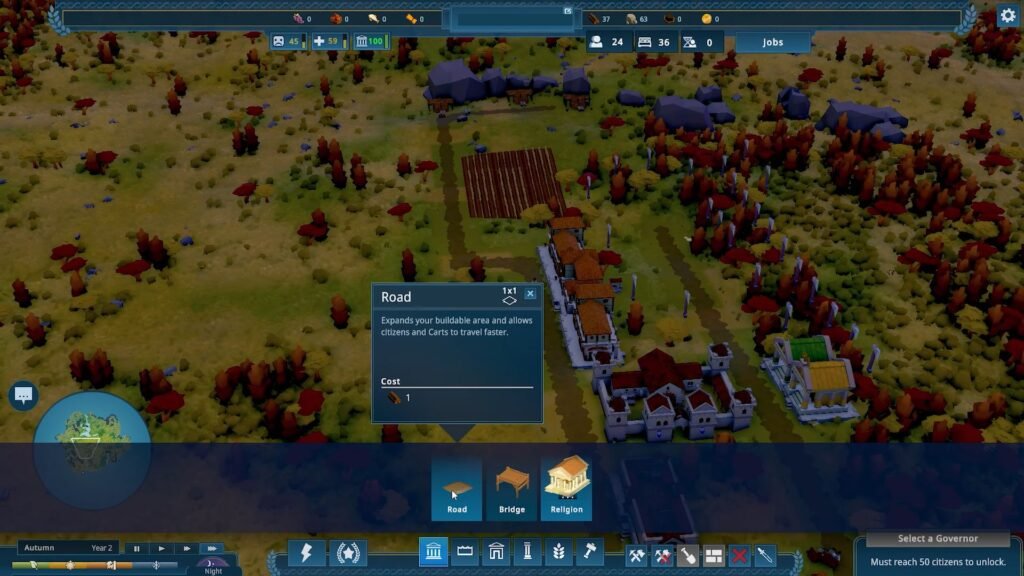Choose the single pillar category tab
This screenshot has height=576, width=1024.
coord(527,553)
